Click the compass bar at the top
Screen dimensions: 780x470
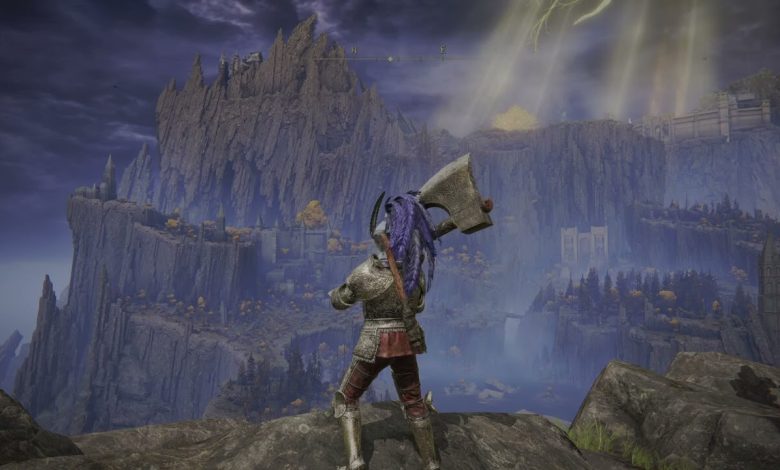pyautogui.click(x=390, y=57)
